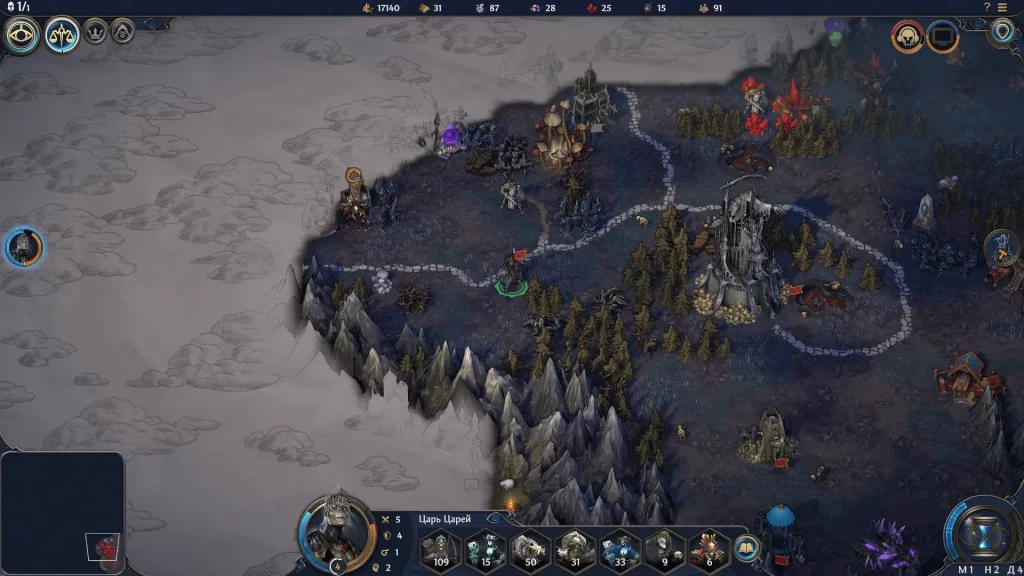This screenshot has width=1024, height=576.
Task: Open the question mark help button
Action: tap(987, 7)
